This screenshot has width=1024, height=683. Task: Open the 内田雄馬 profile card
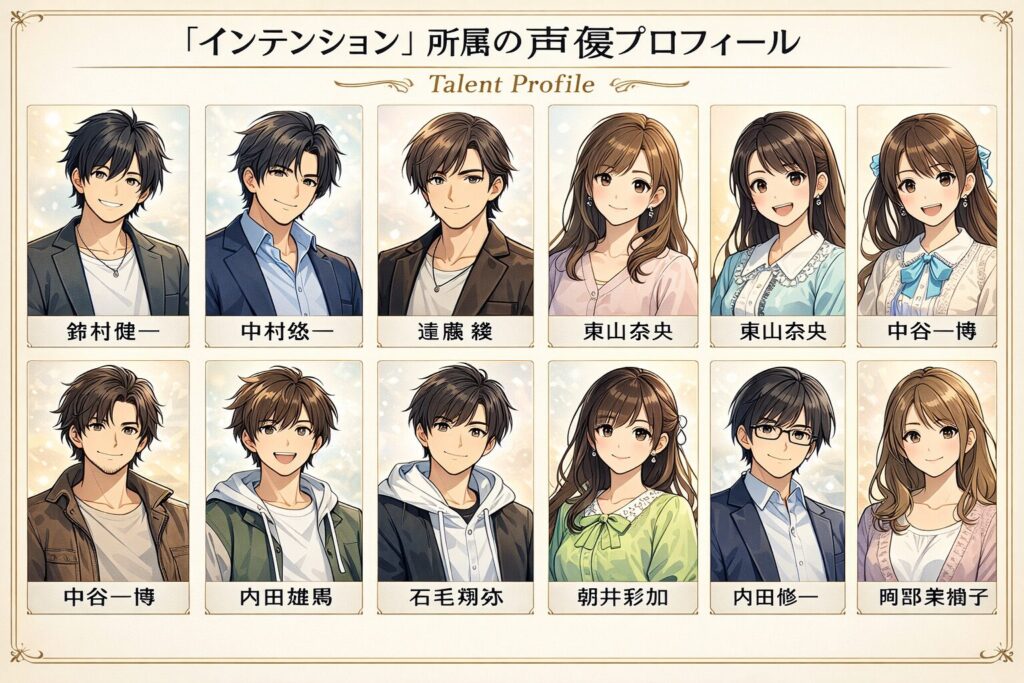click(x=284, y=485)
